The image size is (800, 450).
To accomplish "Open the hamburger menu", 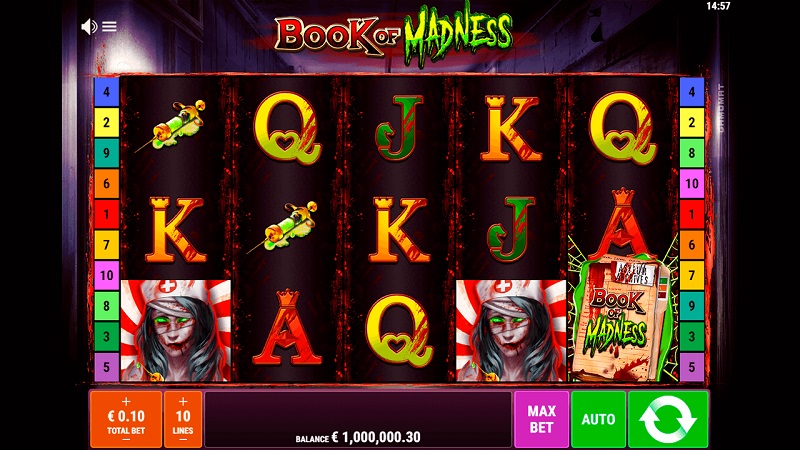I will click(x=110, y=27).
